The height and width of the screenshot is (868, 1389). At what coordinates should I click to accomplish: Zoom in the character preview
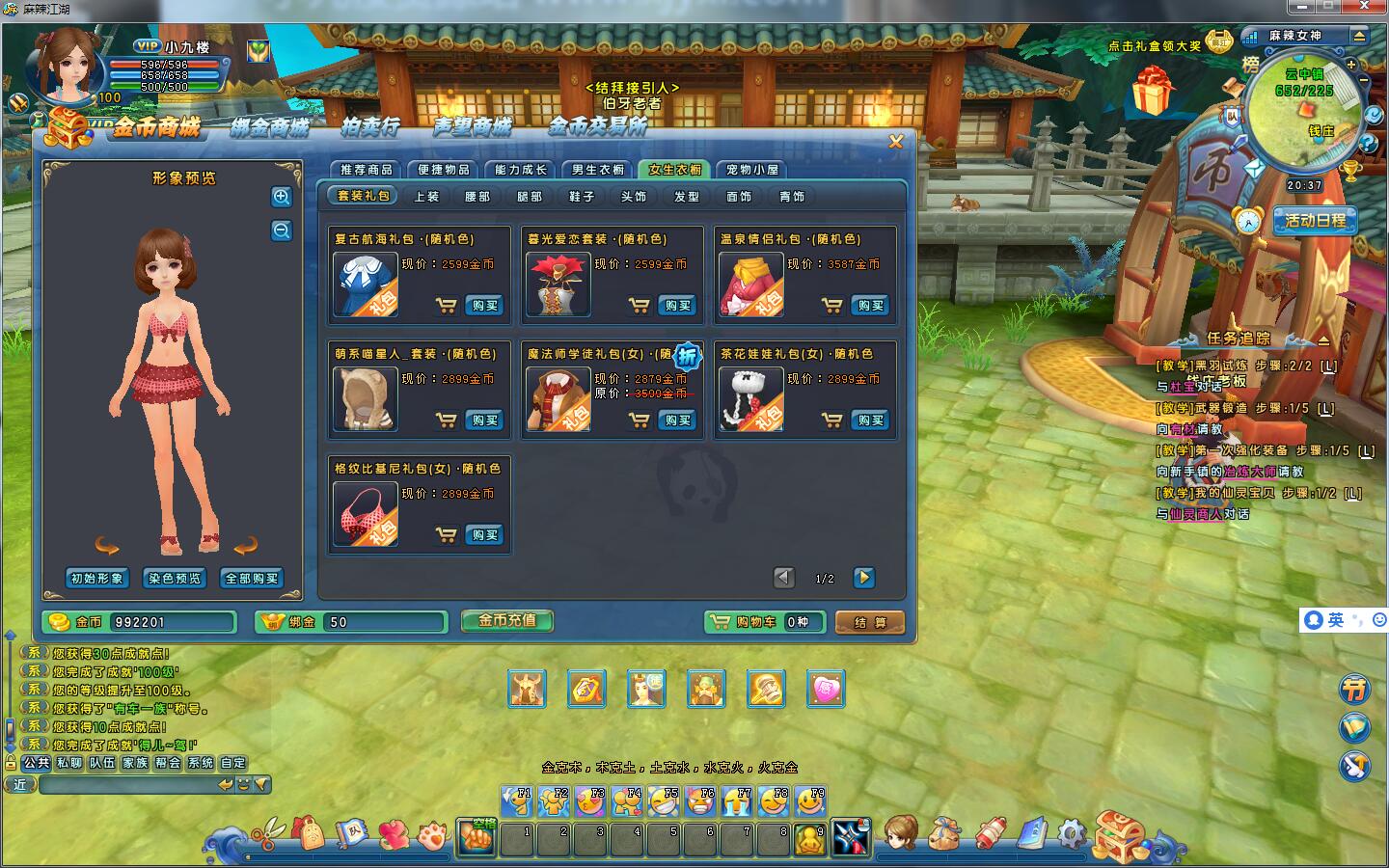282,197
